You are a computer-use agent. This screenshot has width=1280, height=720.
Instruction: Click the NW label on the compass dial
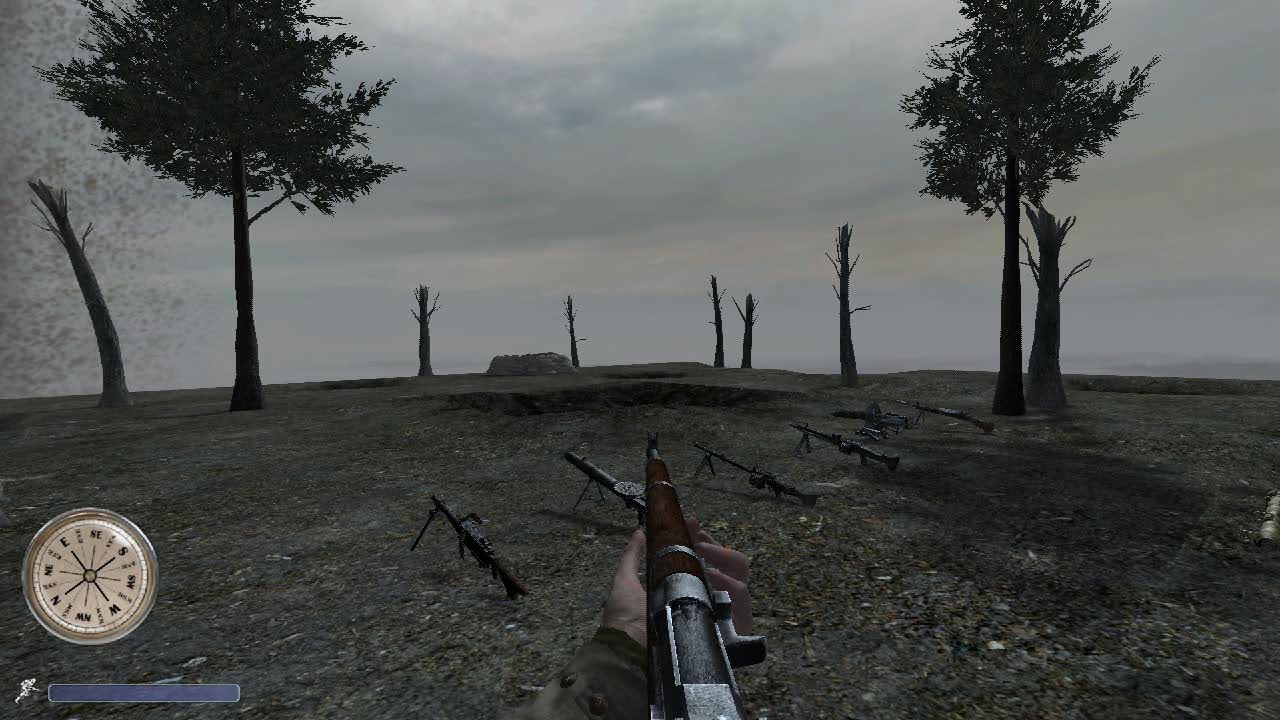(x=82, y=615)
